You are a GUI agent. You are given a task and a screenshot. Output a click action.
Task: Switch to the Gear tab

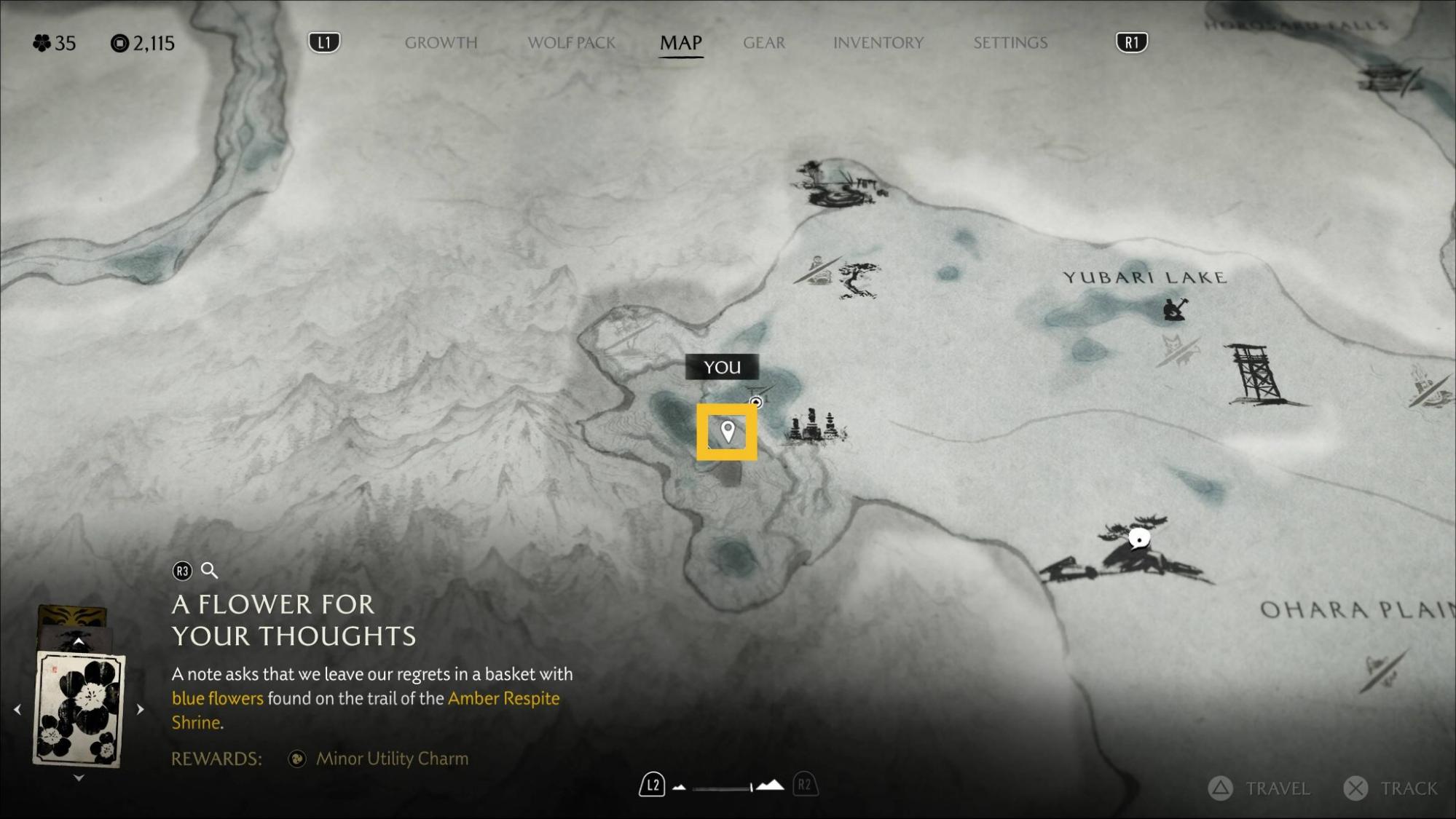tap(763, 43)
